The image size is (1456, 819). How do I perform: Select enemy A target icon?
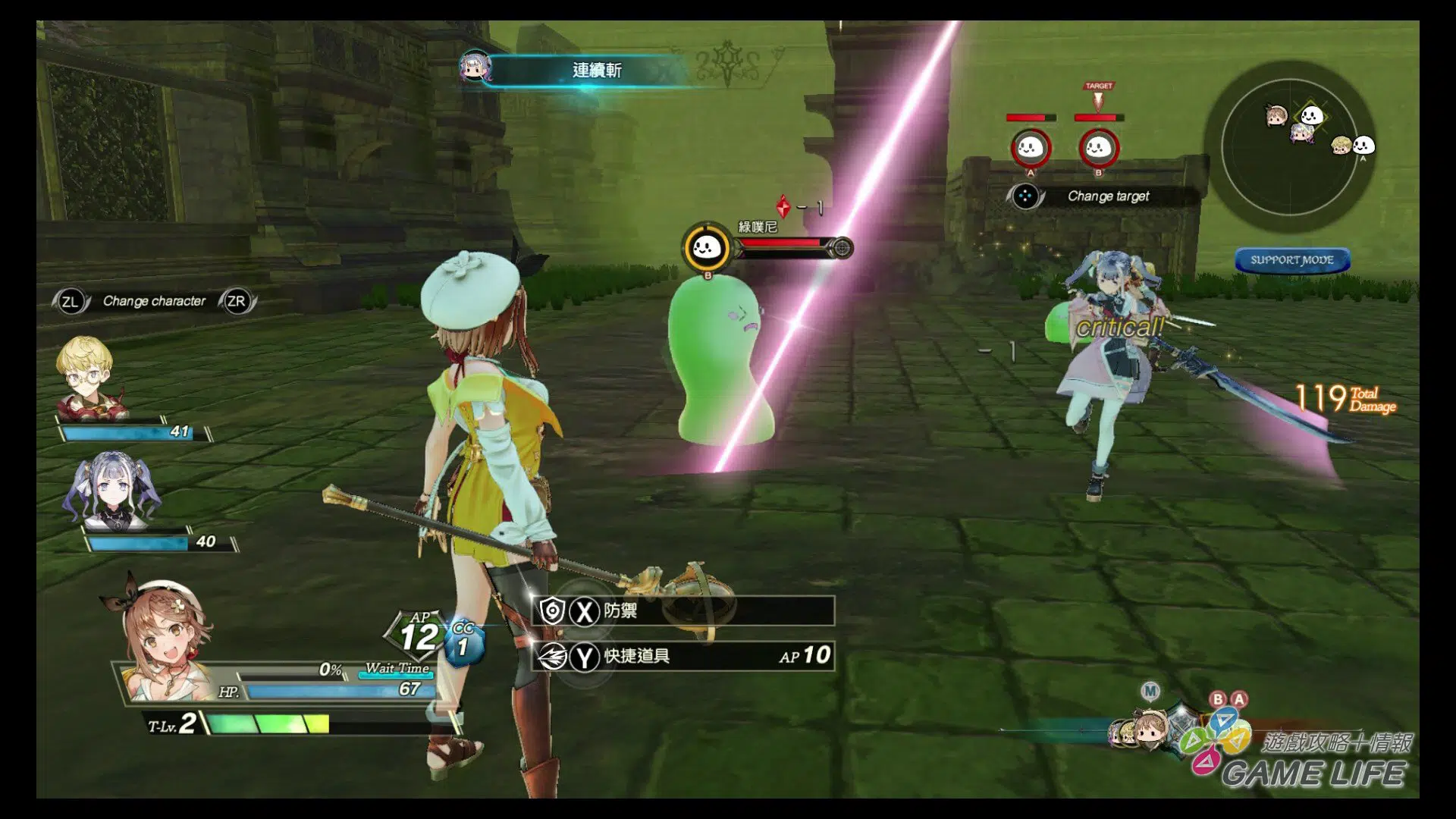point(1030,148)
